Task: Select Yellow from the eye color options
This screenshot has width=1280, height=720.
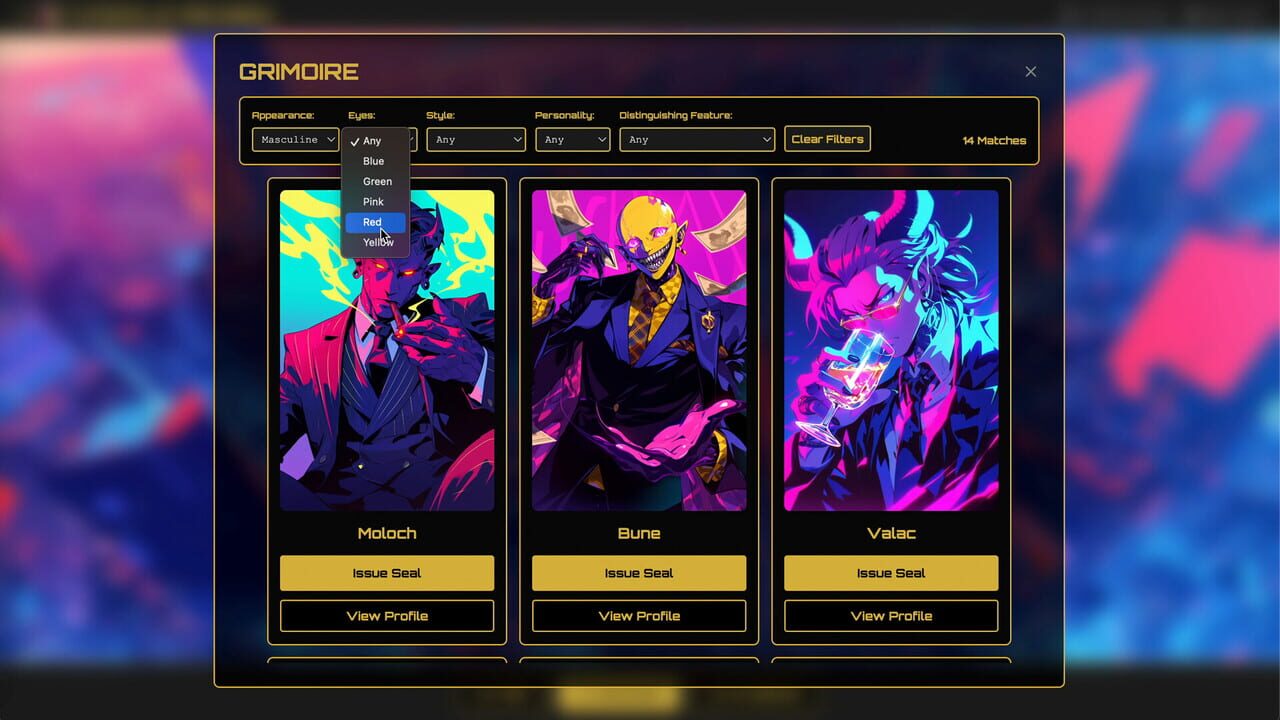Action: click(x=375, y=242)
